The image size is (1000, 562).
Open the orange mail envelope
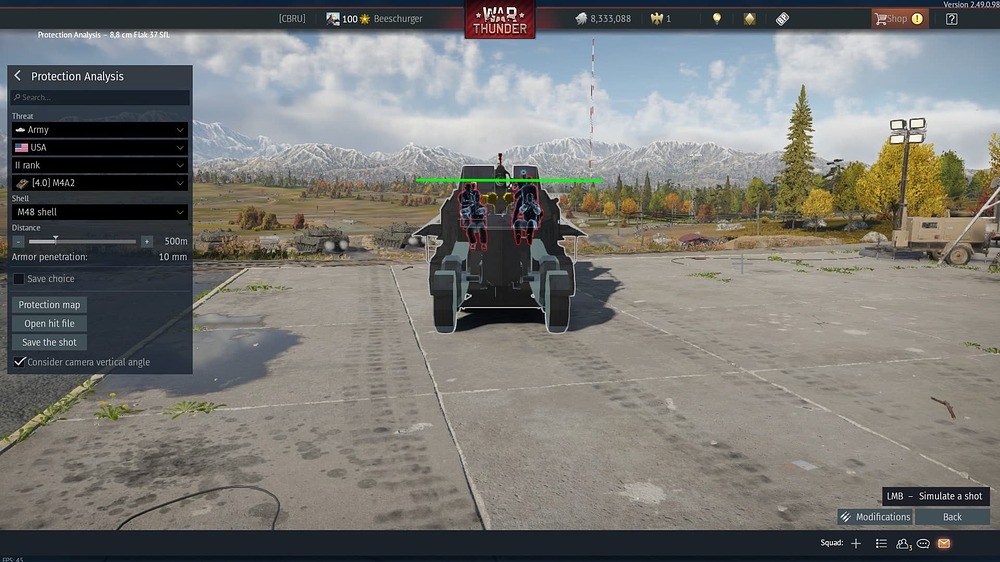[x=944, y=543]
